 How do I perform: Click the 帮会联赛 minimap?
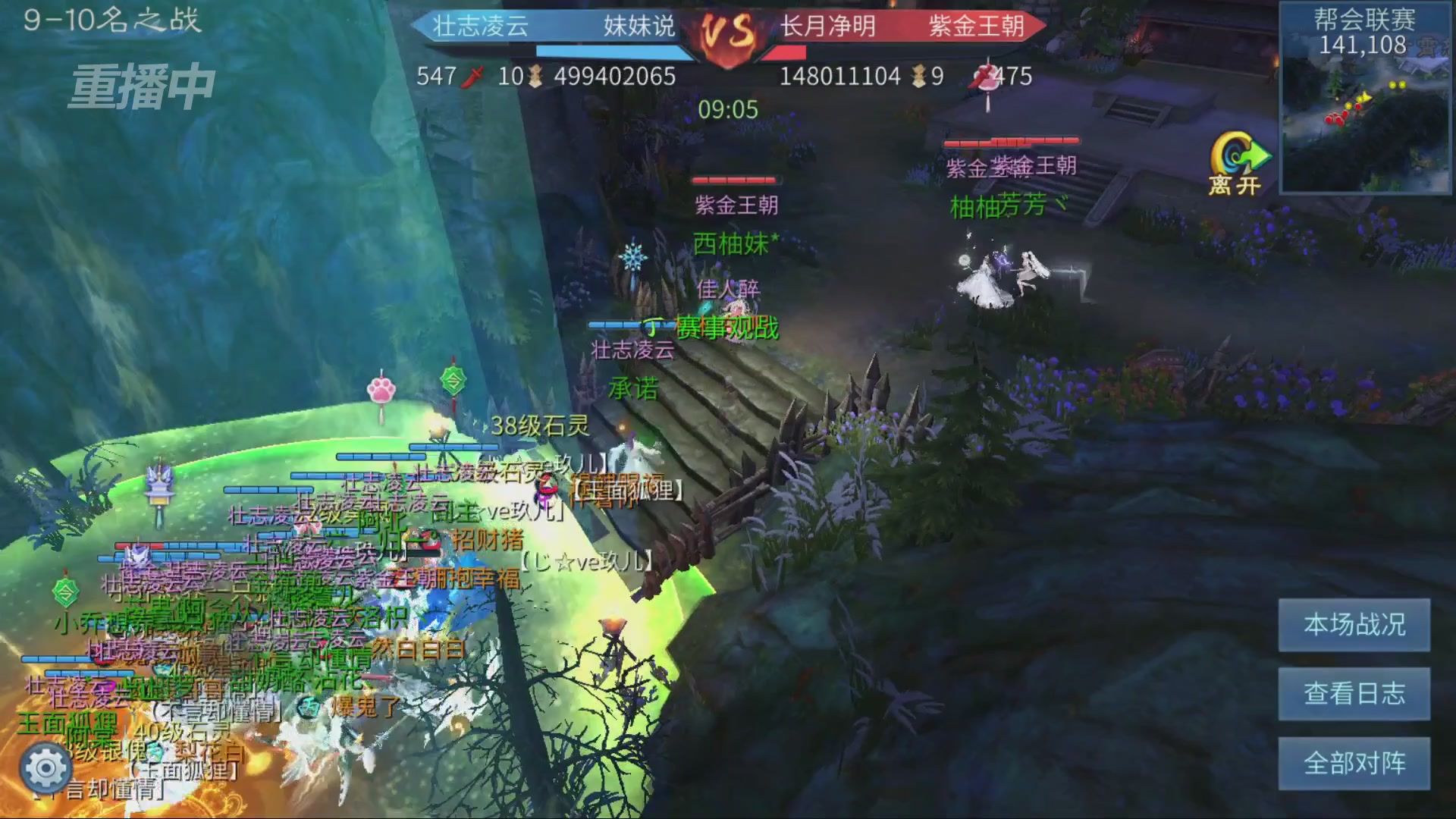point(1365,99)
